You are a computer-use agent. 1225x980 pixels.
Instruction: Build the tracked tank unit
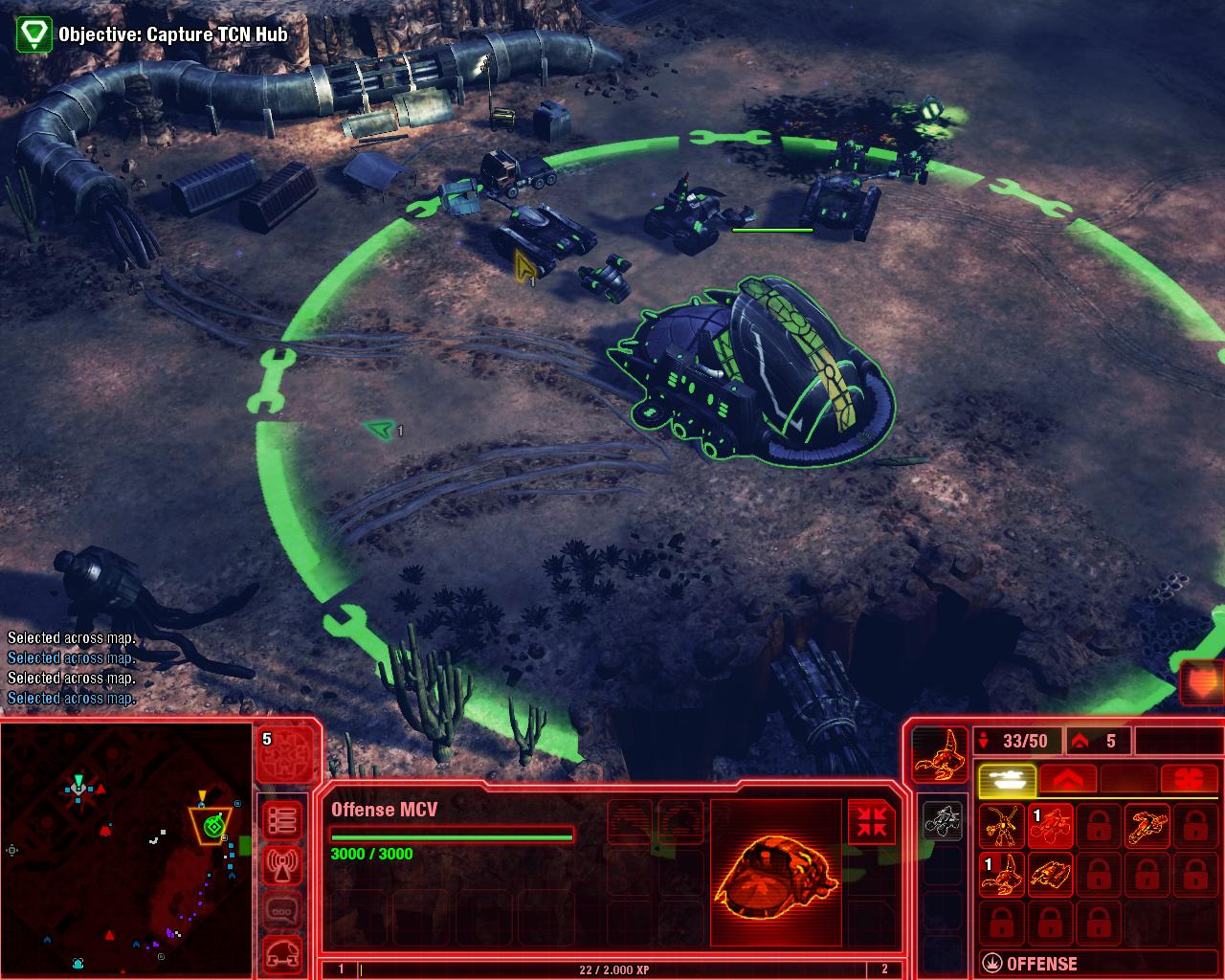tap(1050, 875)
